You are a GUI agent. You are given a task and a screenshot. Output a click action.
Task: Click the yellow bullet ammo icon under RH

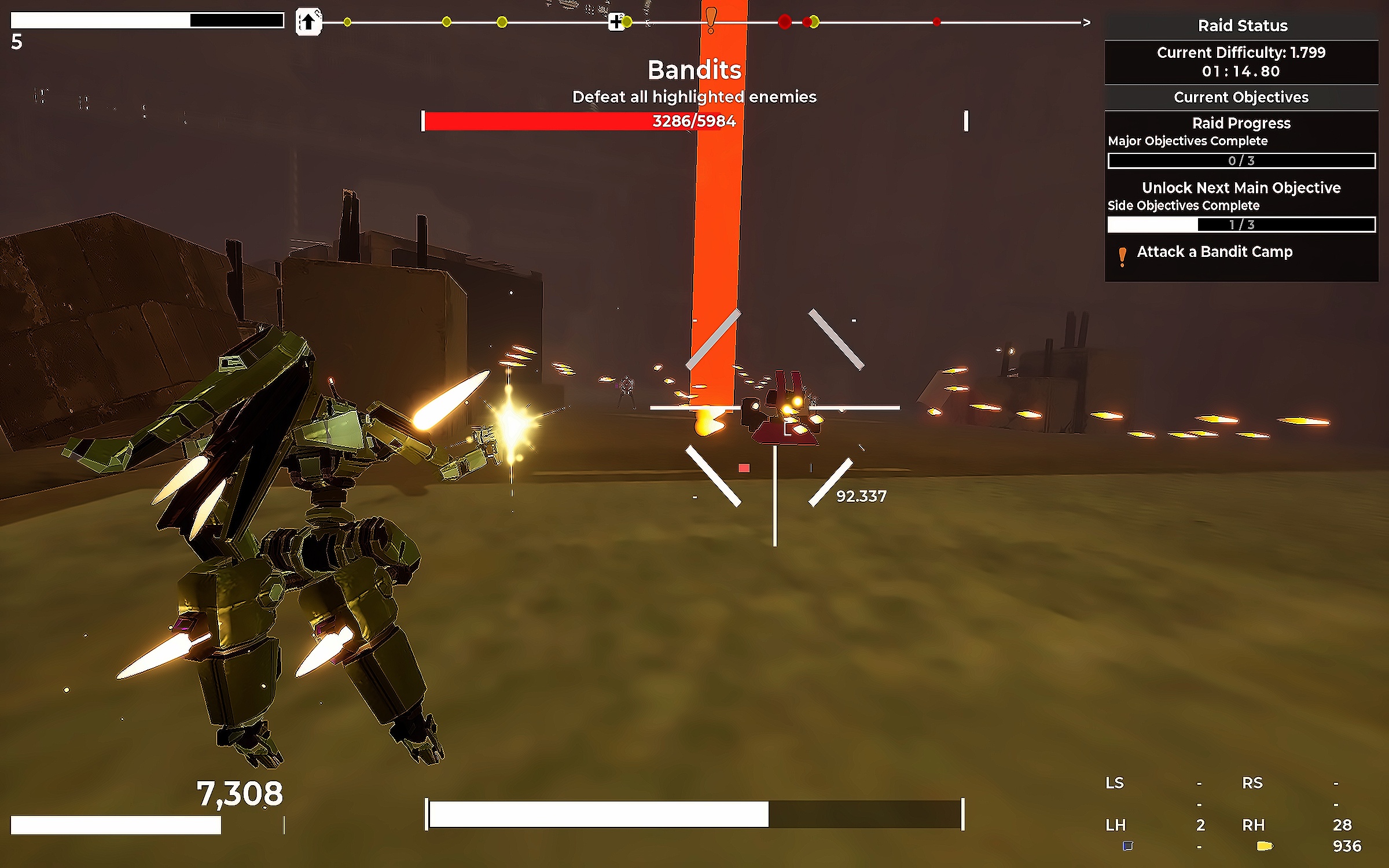tap(1265, 846)
